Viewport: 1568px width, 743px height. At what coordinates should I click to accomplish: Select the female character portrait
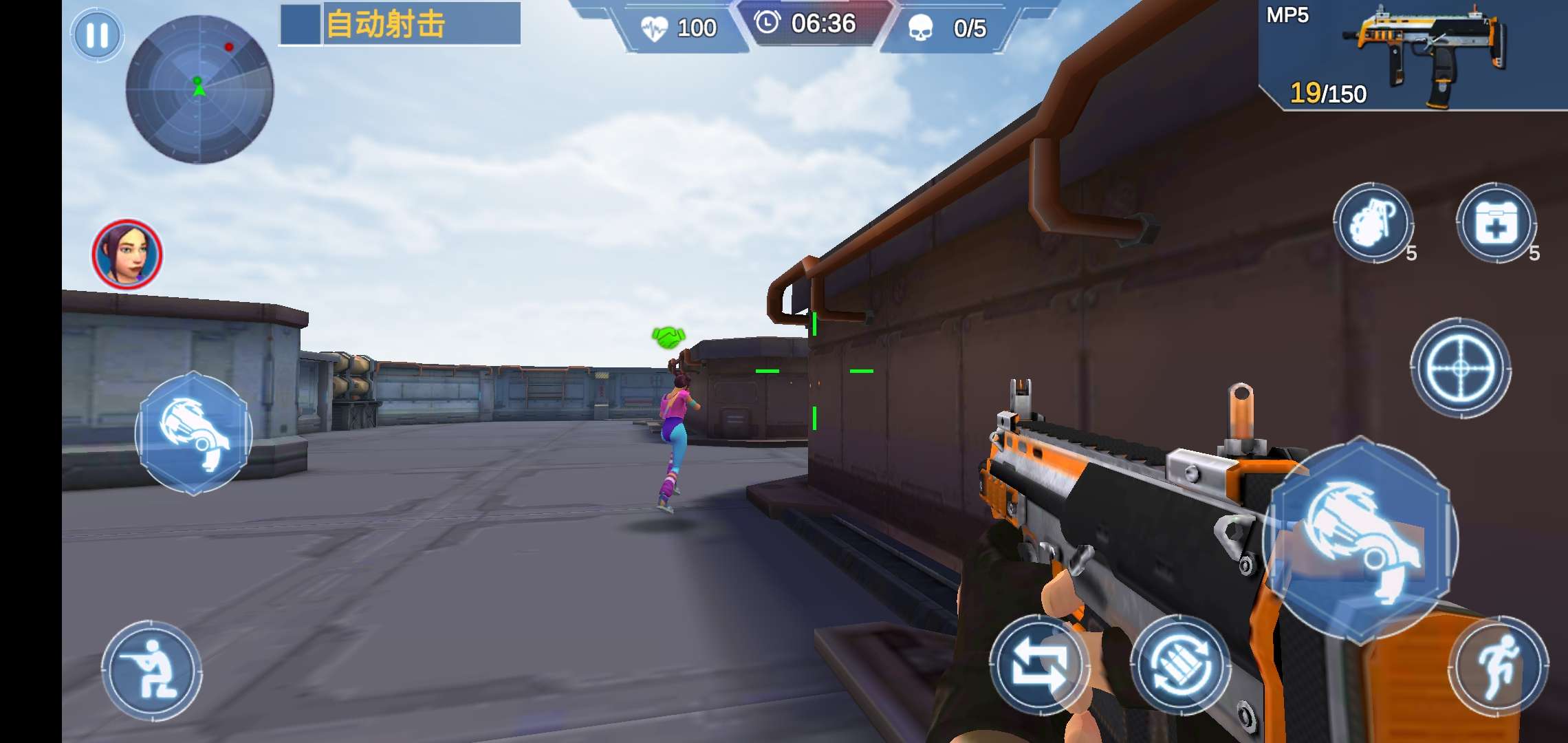[x=127, y=255]
